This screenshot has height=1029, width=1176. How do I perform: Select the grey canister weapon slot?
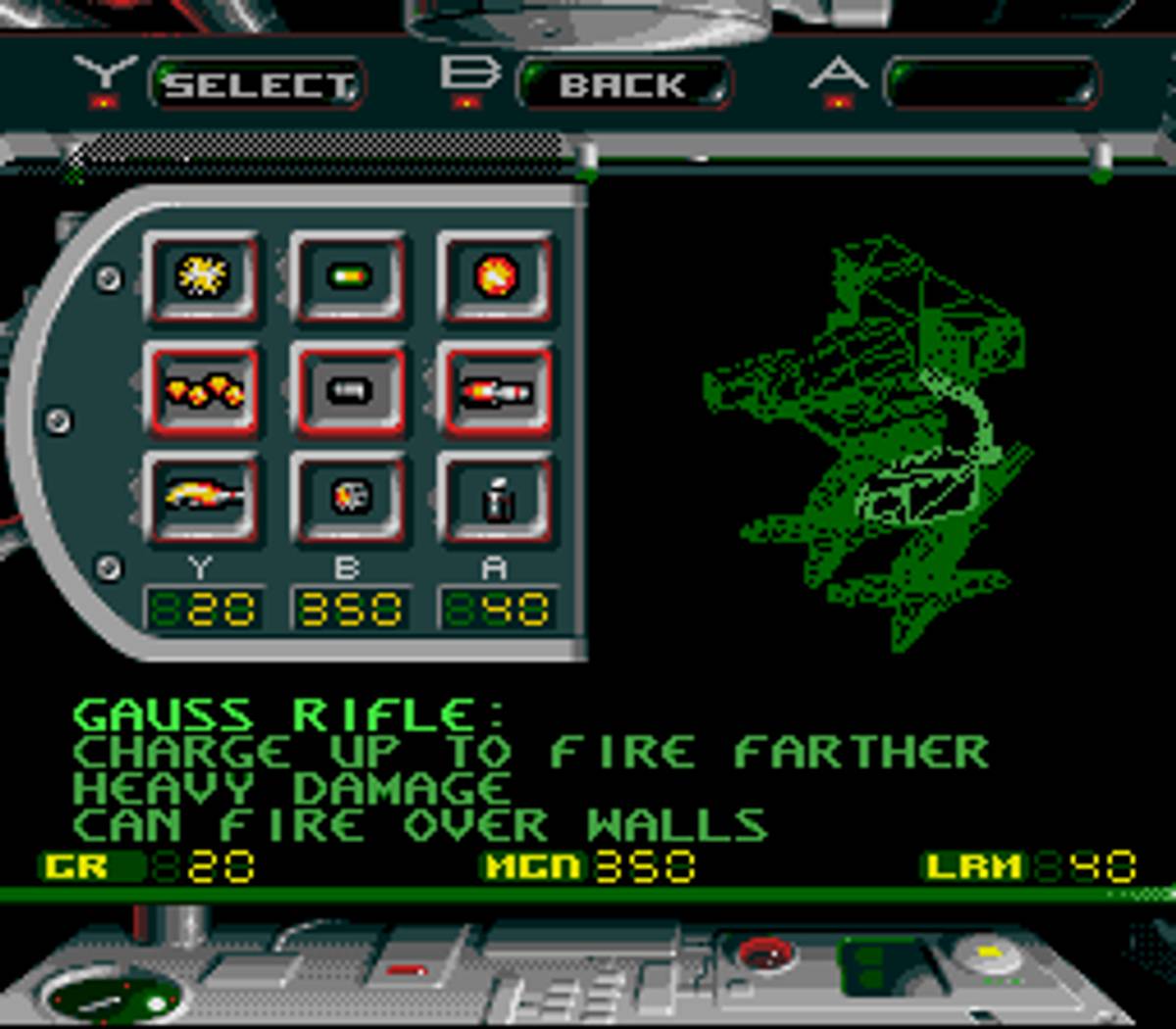coord(496,497)
